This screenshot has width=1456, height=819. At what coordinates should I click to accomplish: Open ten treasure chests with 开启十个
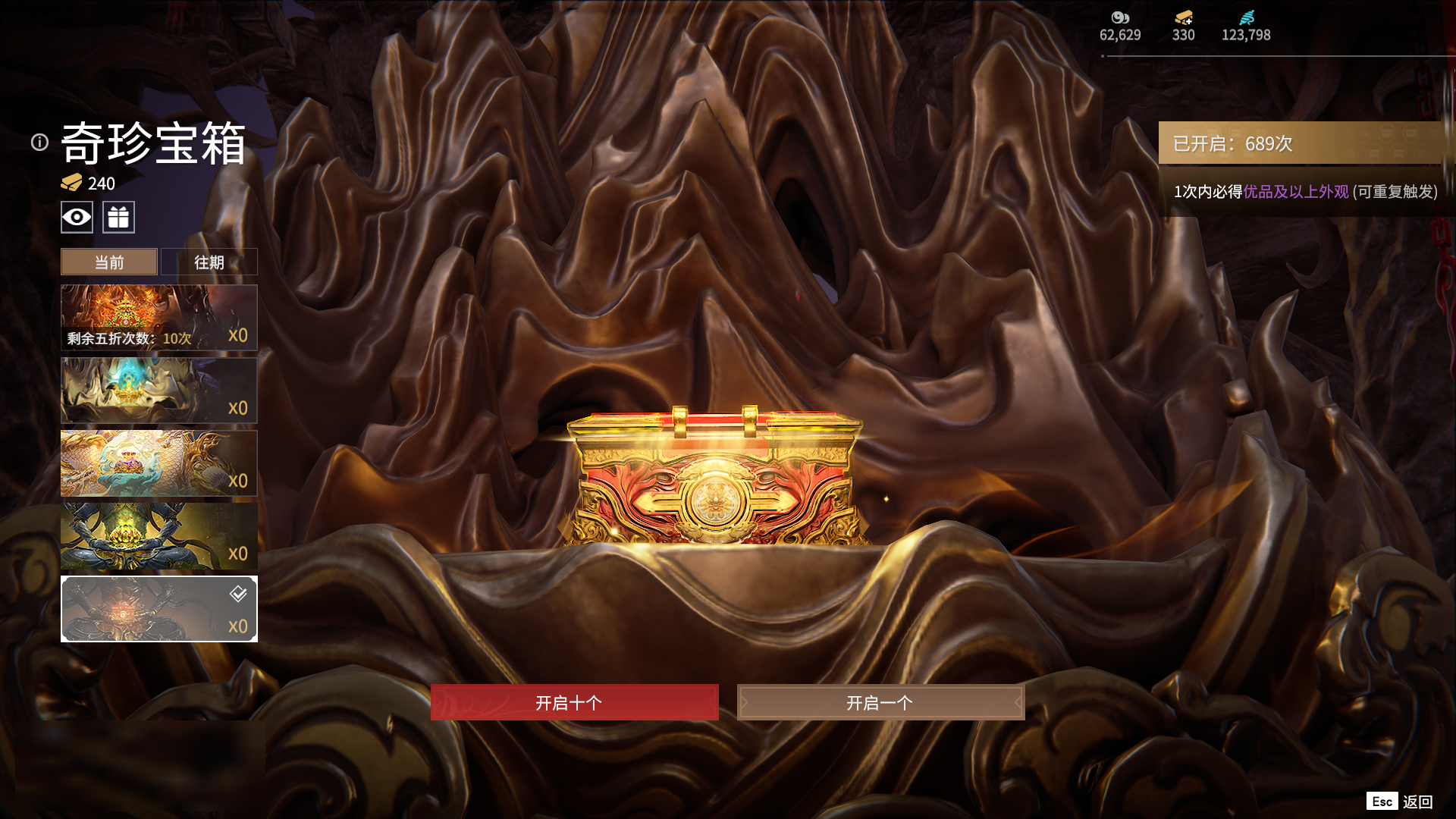574,702
